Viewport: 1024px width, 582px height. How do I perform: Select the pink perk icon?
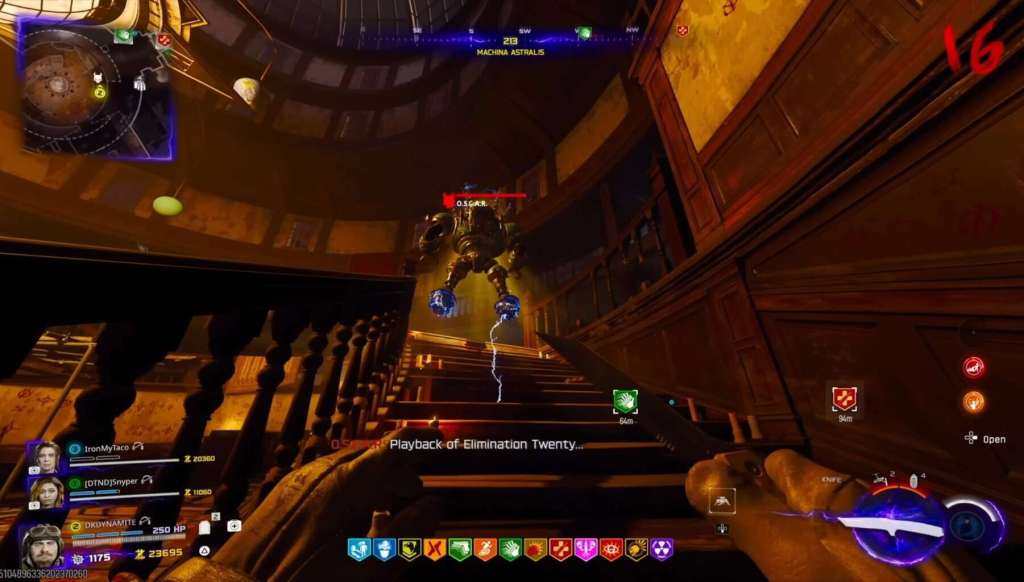tap(586, 549)
